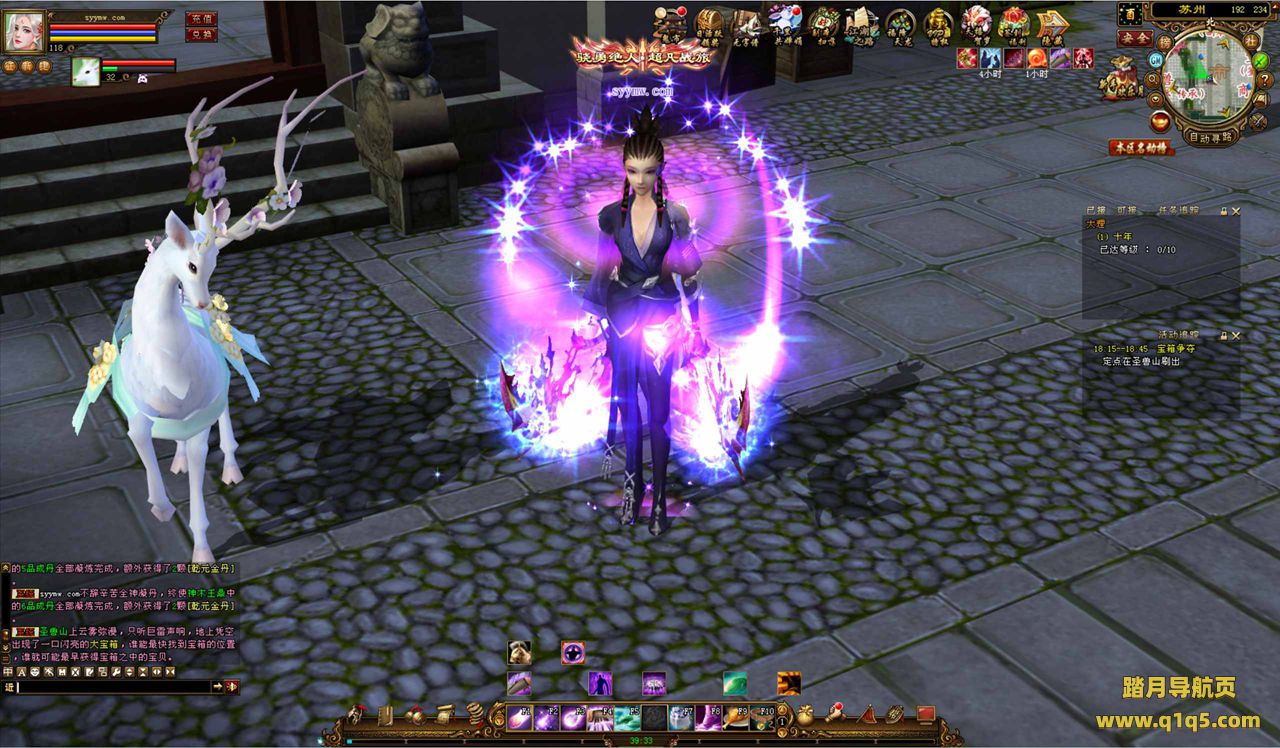Viewport: 1280px width, 748px height.
Task: Close the quest tracker panel
Action: click(x=1236, y=211)
